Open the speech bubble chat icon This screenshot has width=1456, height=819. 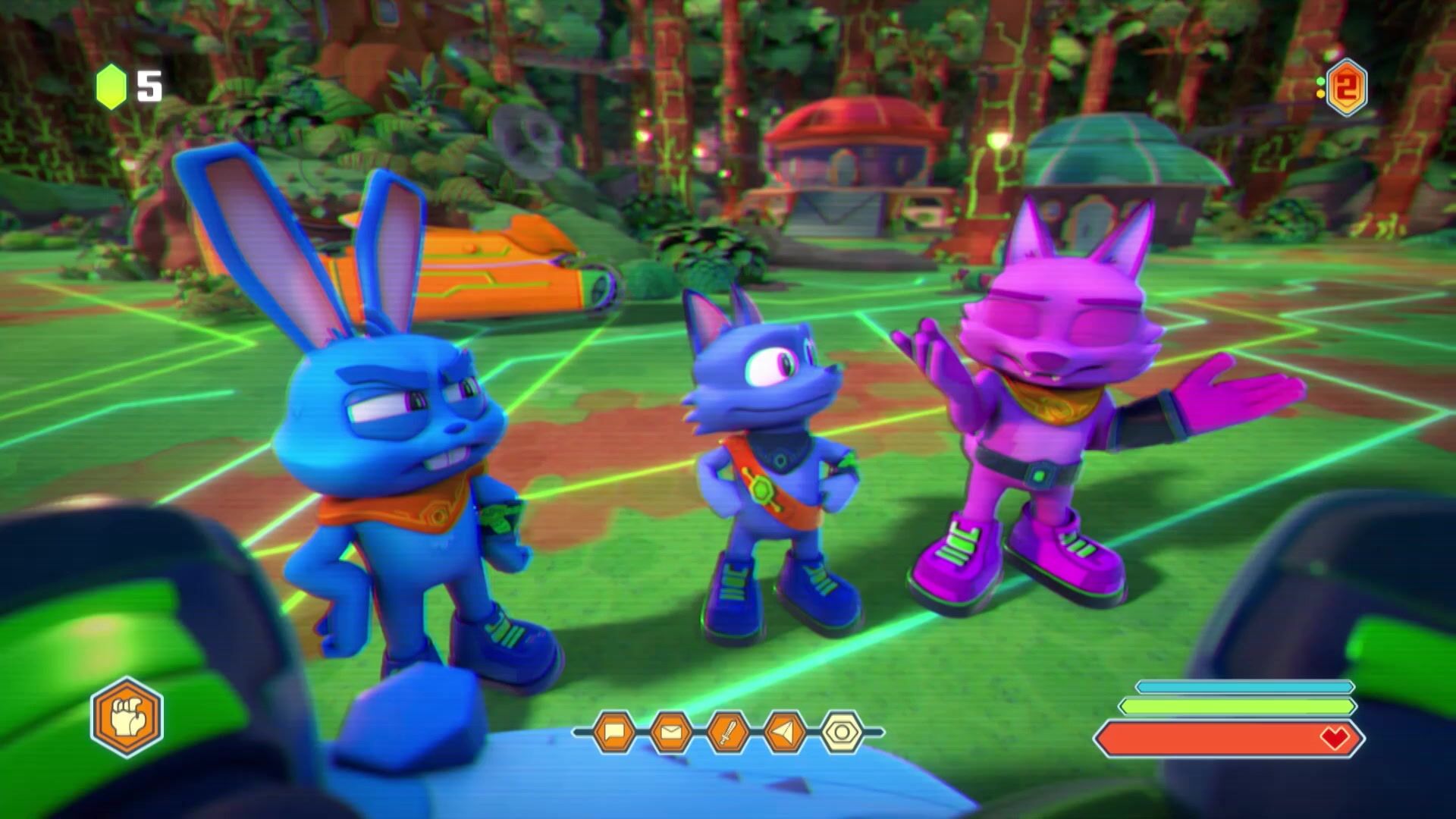click(613, 732)
